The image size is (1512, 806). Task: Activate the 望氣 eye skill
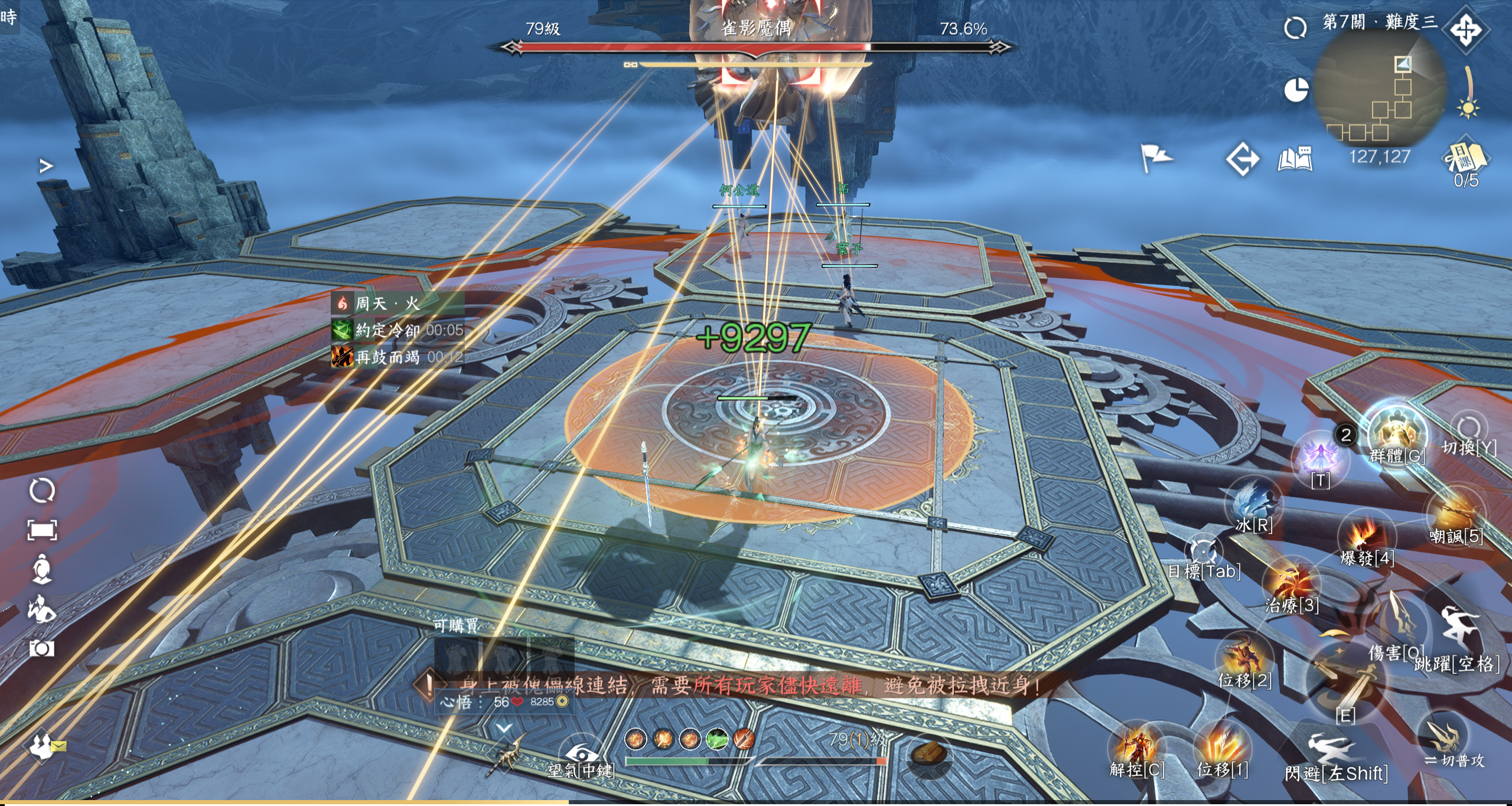click(581, 753)
